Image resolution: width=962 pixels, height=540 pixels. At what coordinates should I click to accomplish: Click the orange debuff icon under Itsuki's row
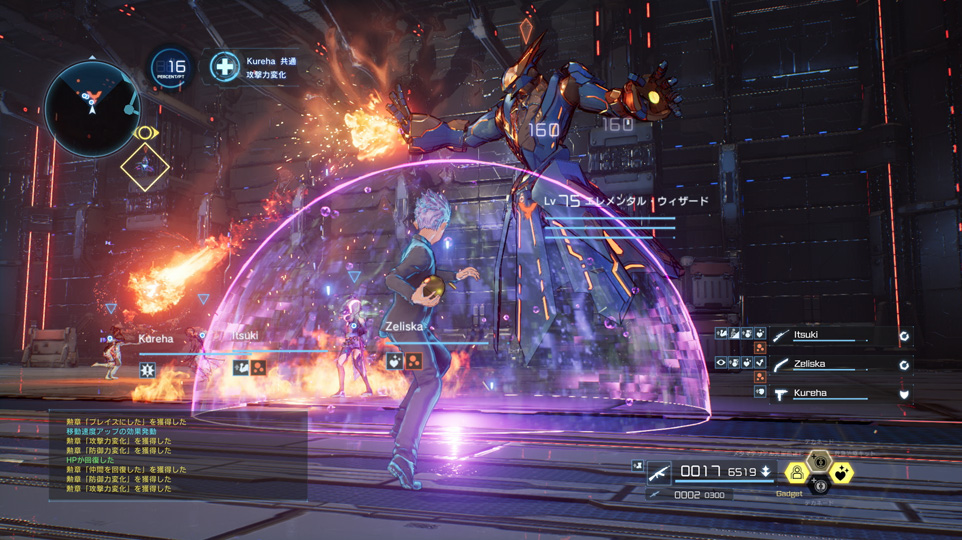[x=759, y=349]
